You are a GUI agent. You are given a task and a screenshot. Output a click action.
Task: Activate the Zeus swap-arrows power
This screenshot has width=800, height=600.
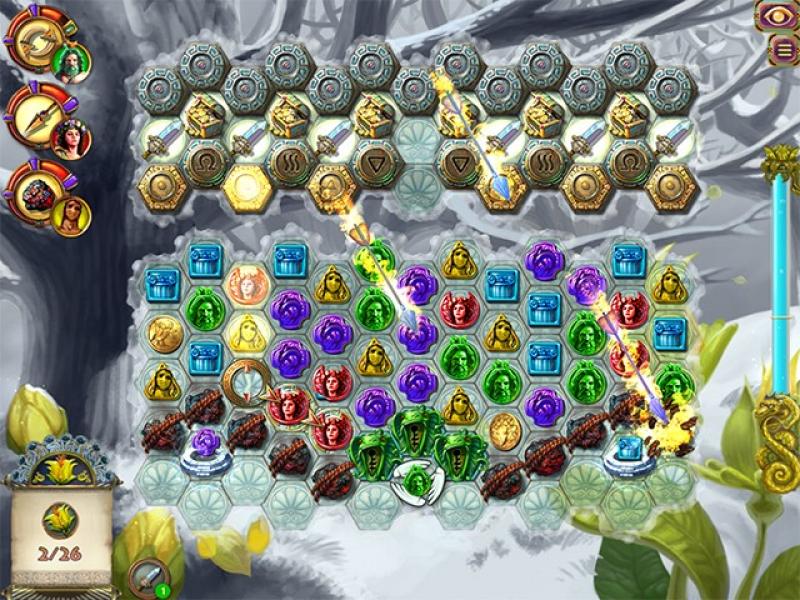(33, 40)
